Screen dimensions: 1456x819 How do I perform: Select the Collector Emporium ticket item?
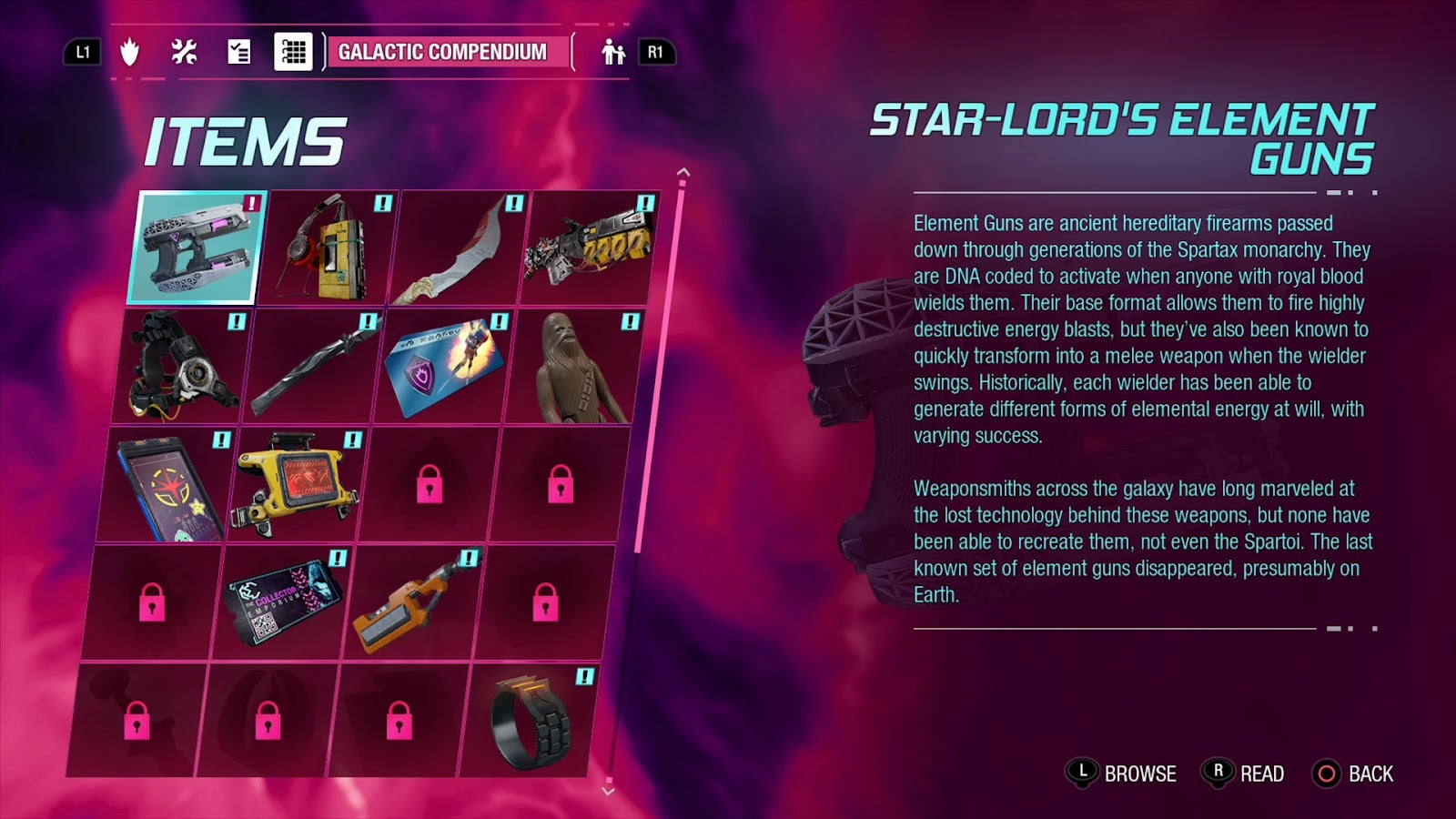coord(282,601)
